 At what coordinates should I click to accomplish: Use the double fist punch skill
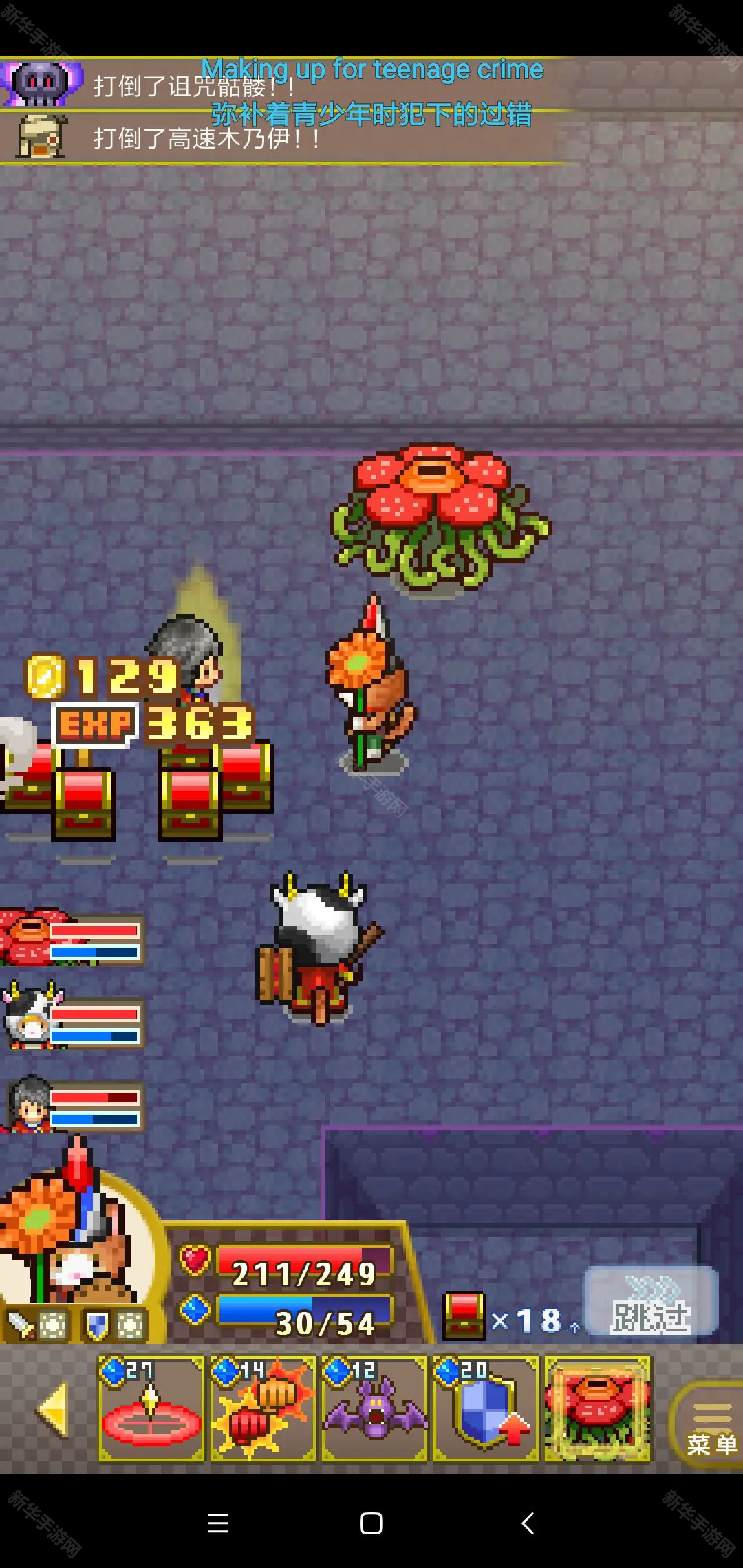[263, 1408]
